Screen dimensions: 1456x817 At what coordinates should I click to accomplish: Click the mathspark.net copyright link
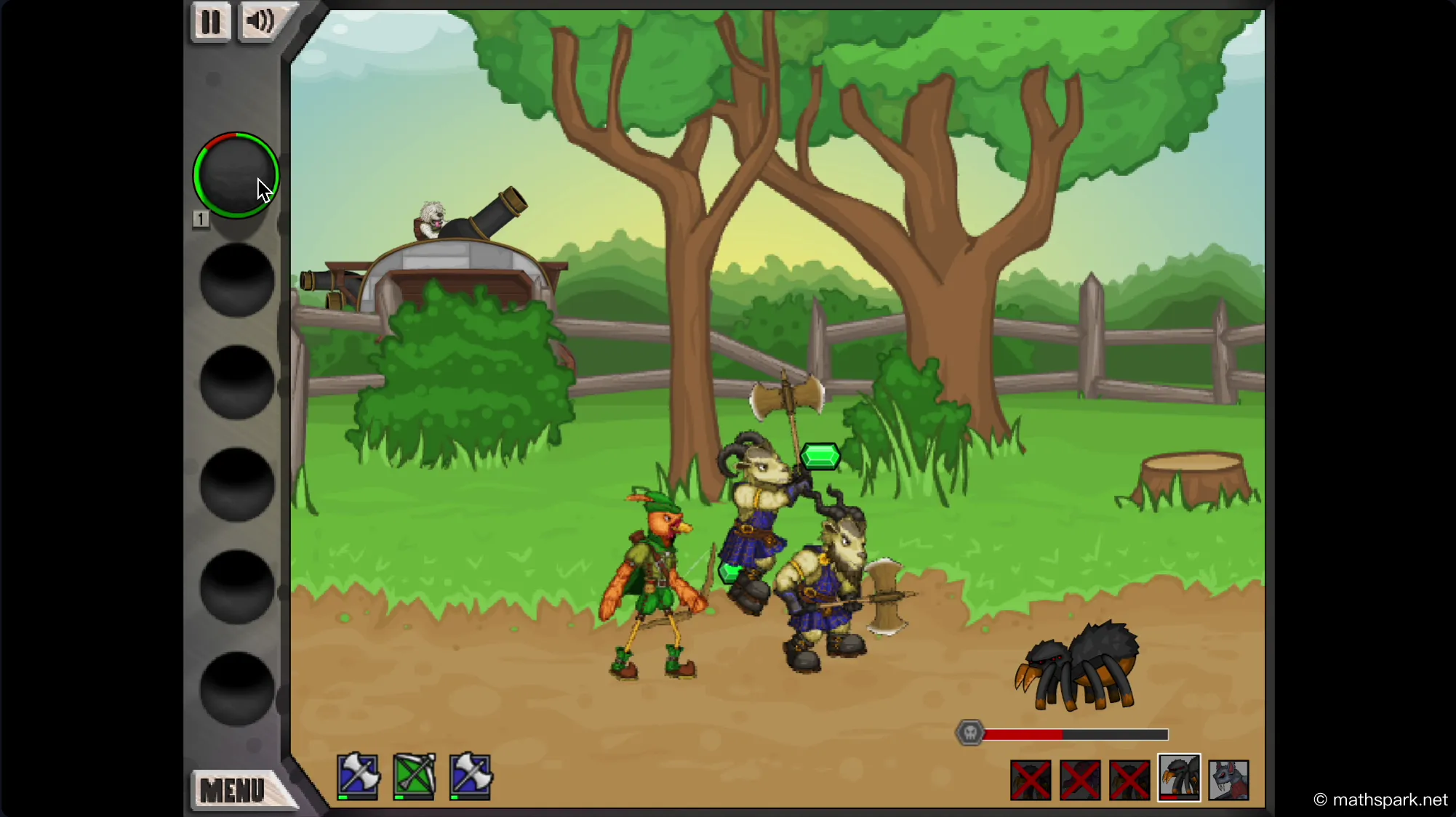(1380, 799)
